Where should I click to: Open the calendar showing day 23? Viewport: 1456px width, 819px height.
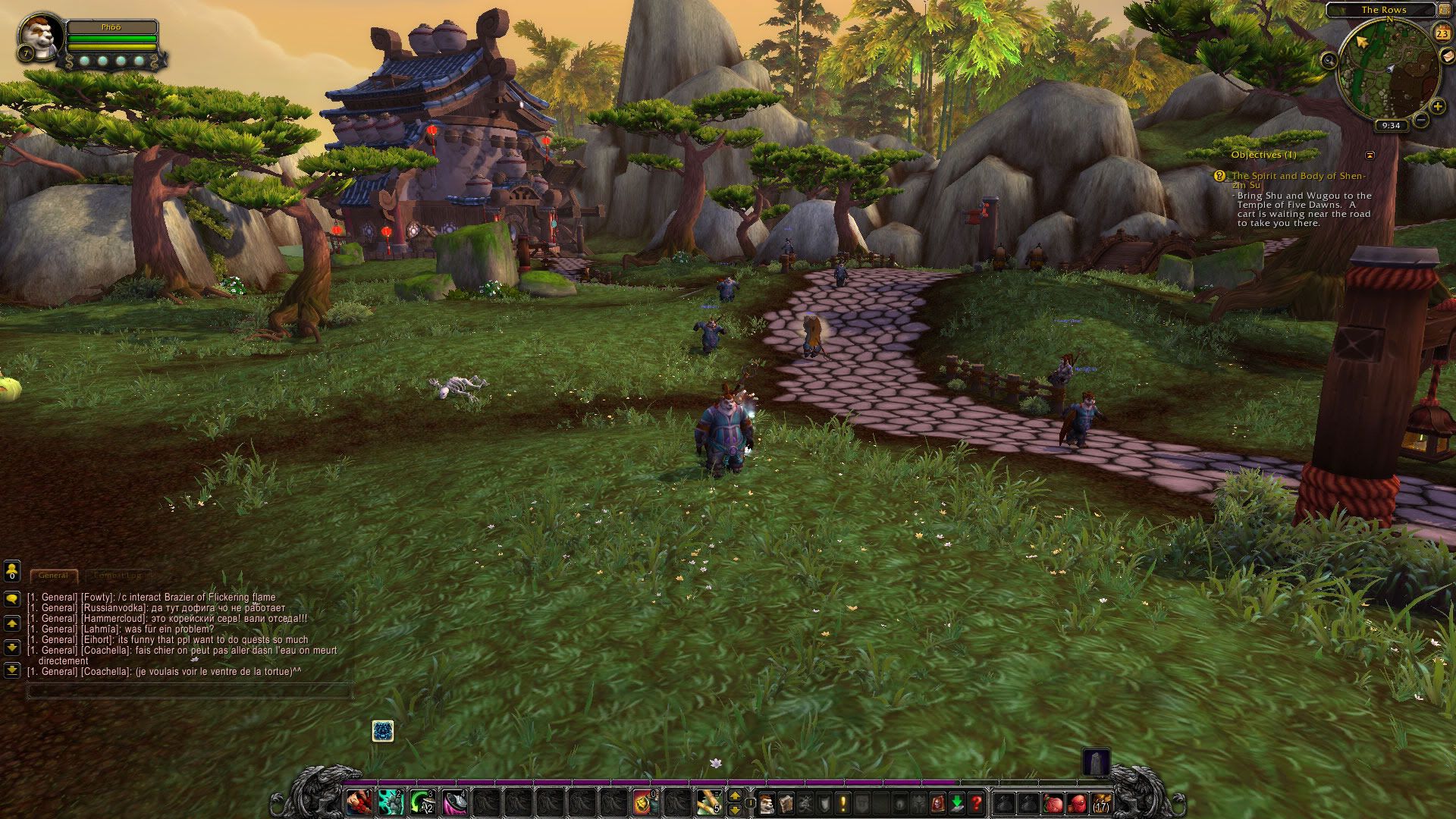coord(1442,33)
